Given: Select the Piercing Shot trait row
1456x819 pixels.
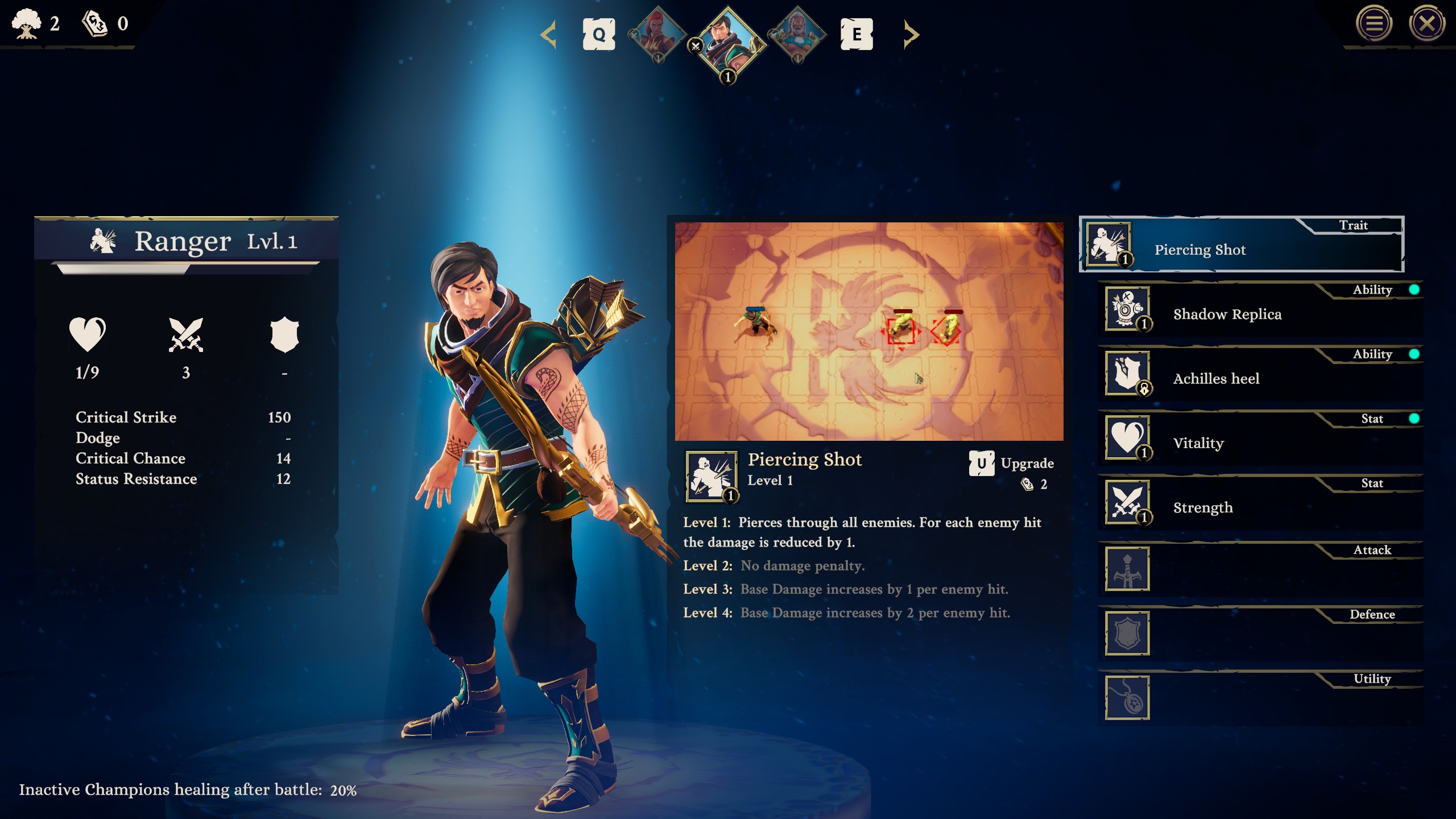Looking at the screenshot, I should pos(1241,245).
